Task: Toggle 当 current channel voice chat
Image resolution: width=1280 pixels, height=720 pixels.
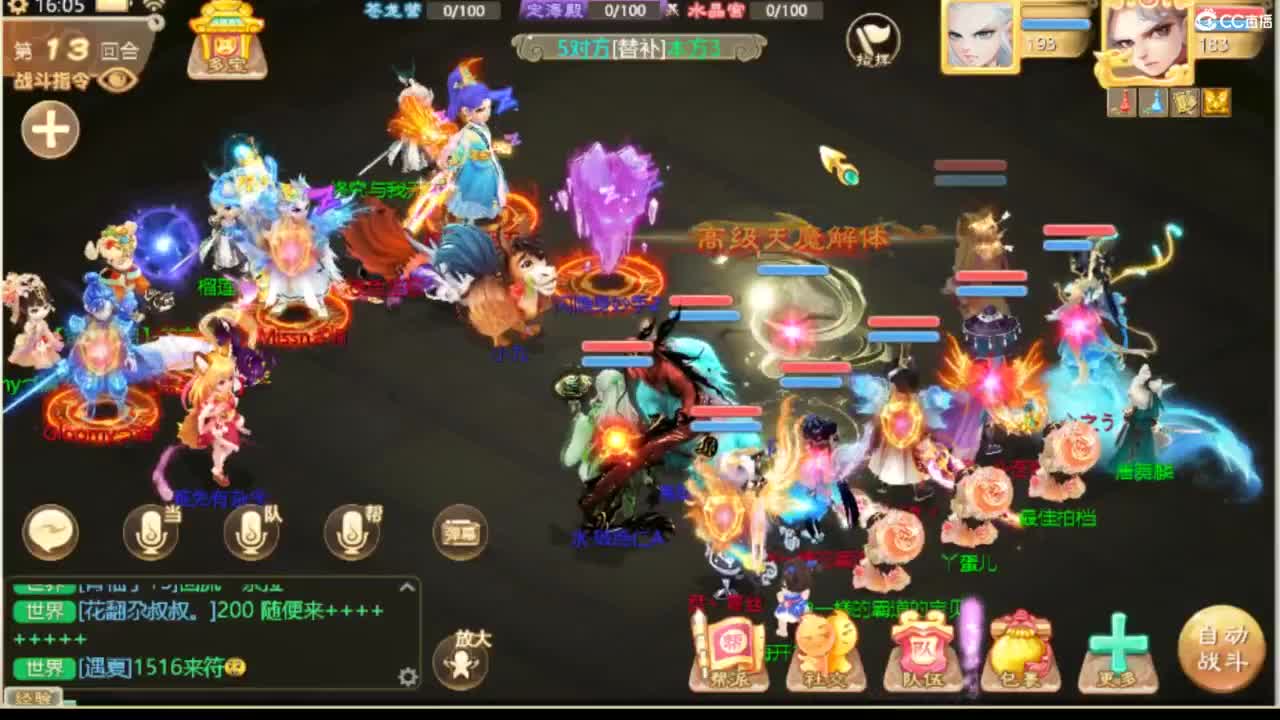Action: [152, 534]
